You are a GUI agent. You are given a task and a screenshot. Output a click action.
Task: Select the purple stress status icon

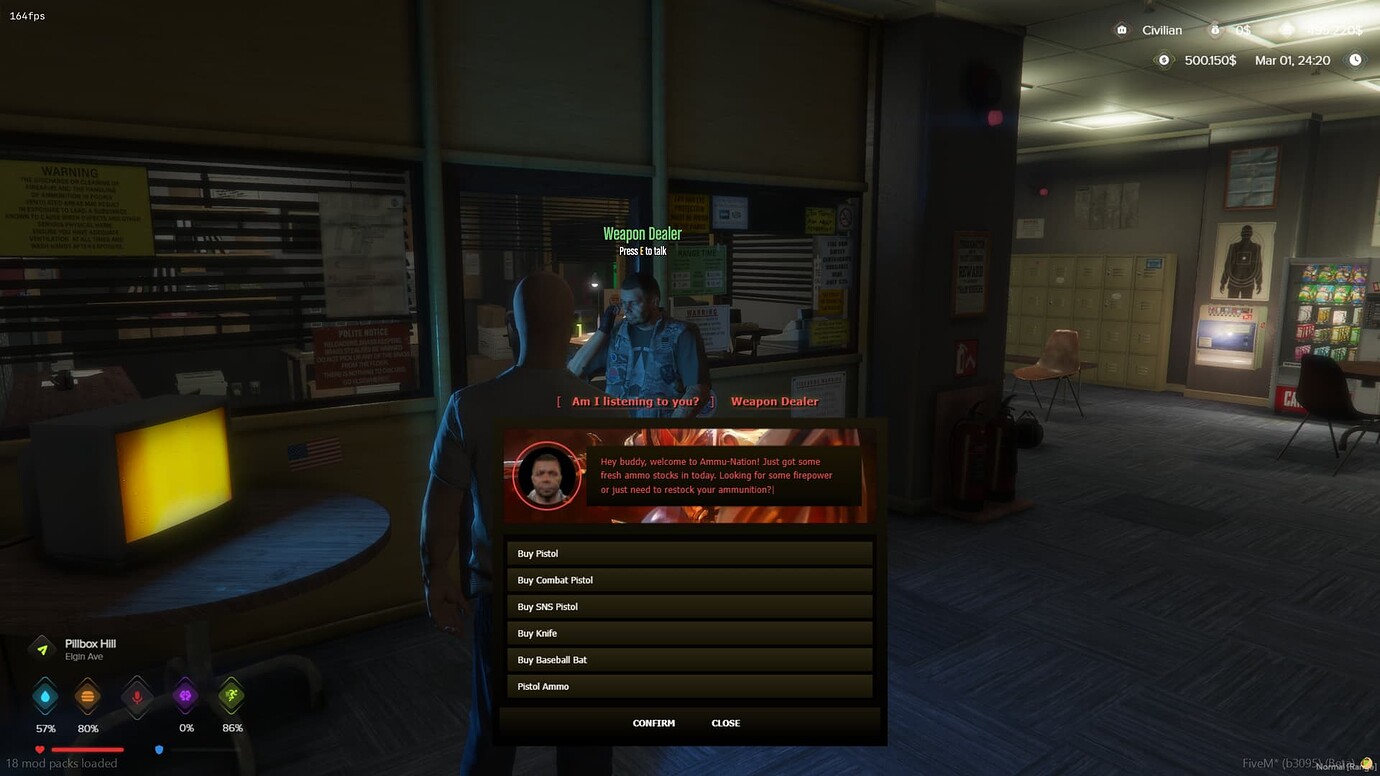click(x=185, y=698)
